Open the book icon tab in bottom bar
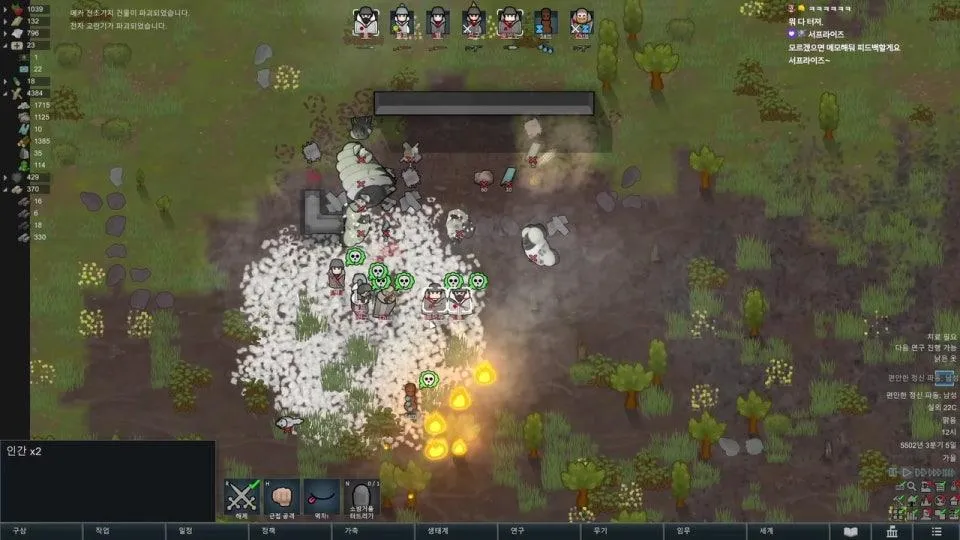This screenshot has width=960, height=540. click(x=851, y=531)
